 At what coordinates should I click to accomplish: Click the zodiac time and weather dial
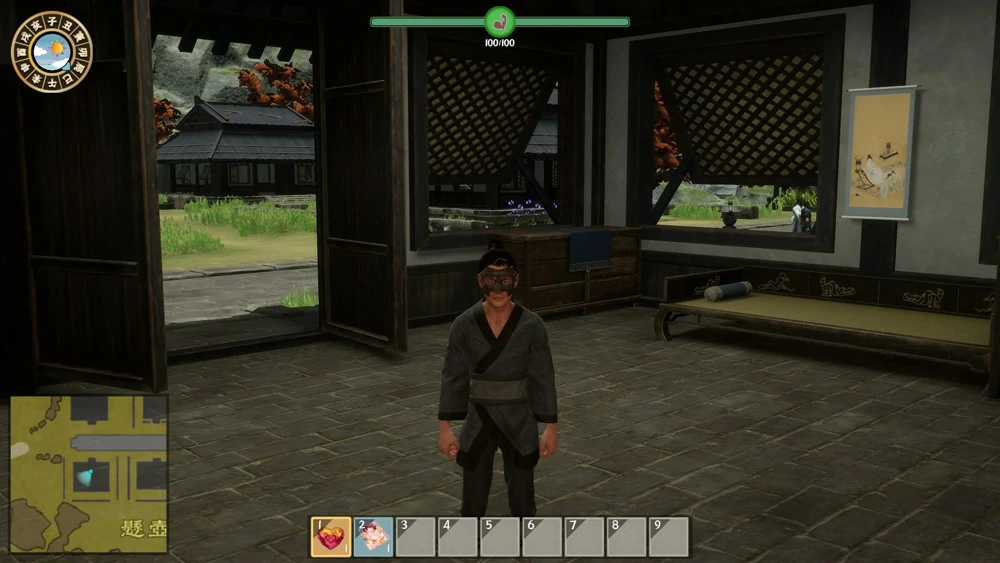point(52,51)
